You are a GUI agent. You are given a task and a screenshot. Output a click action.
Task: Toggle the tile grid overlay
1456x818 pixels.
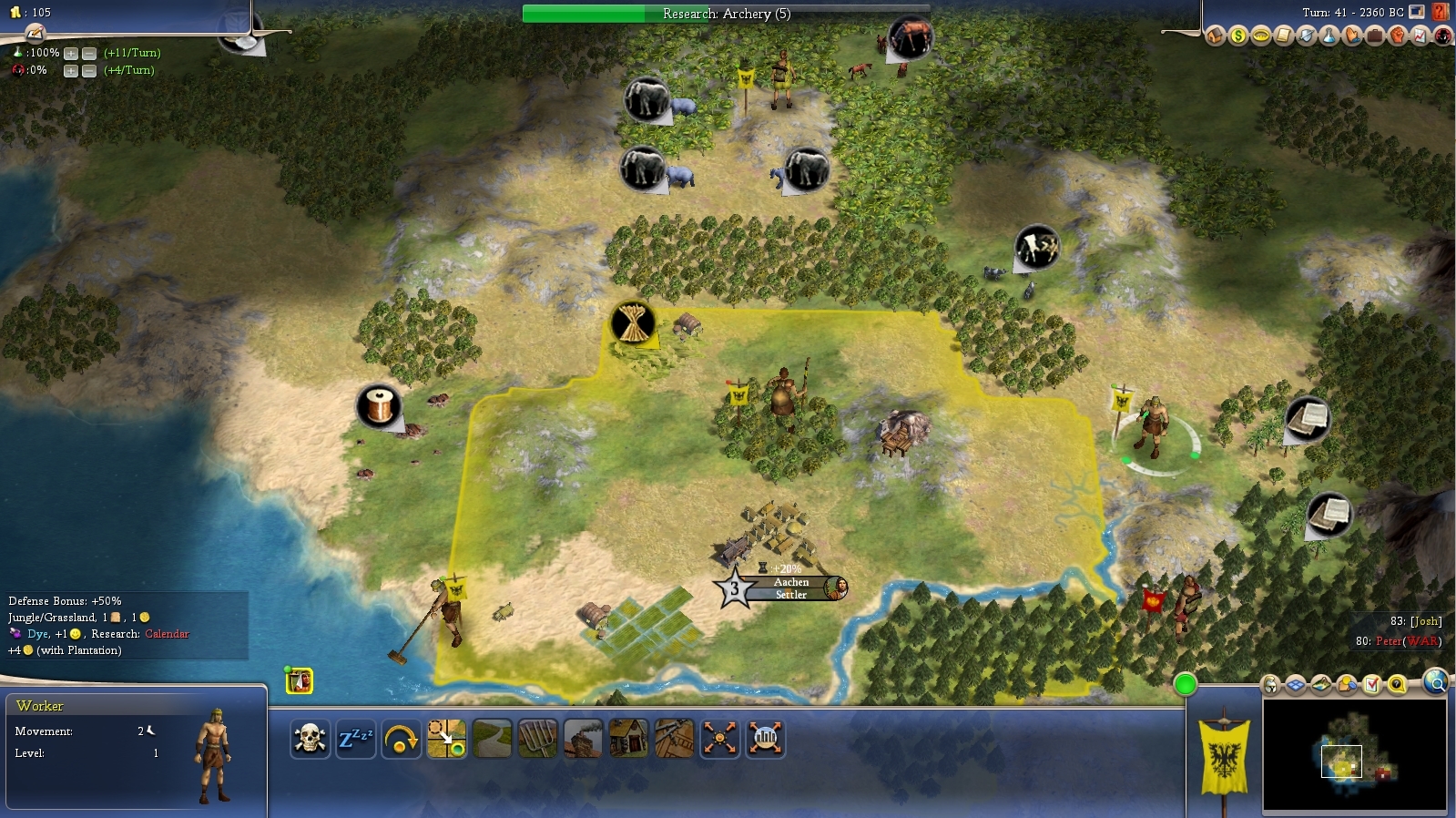point(1295,685)
